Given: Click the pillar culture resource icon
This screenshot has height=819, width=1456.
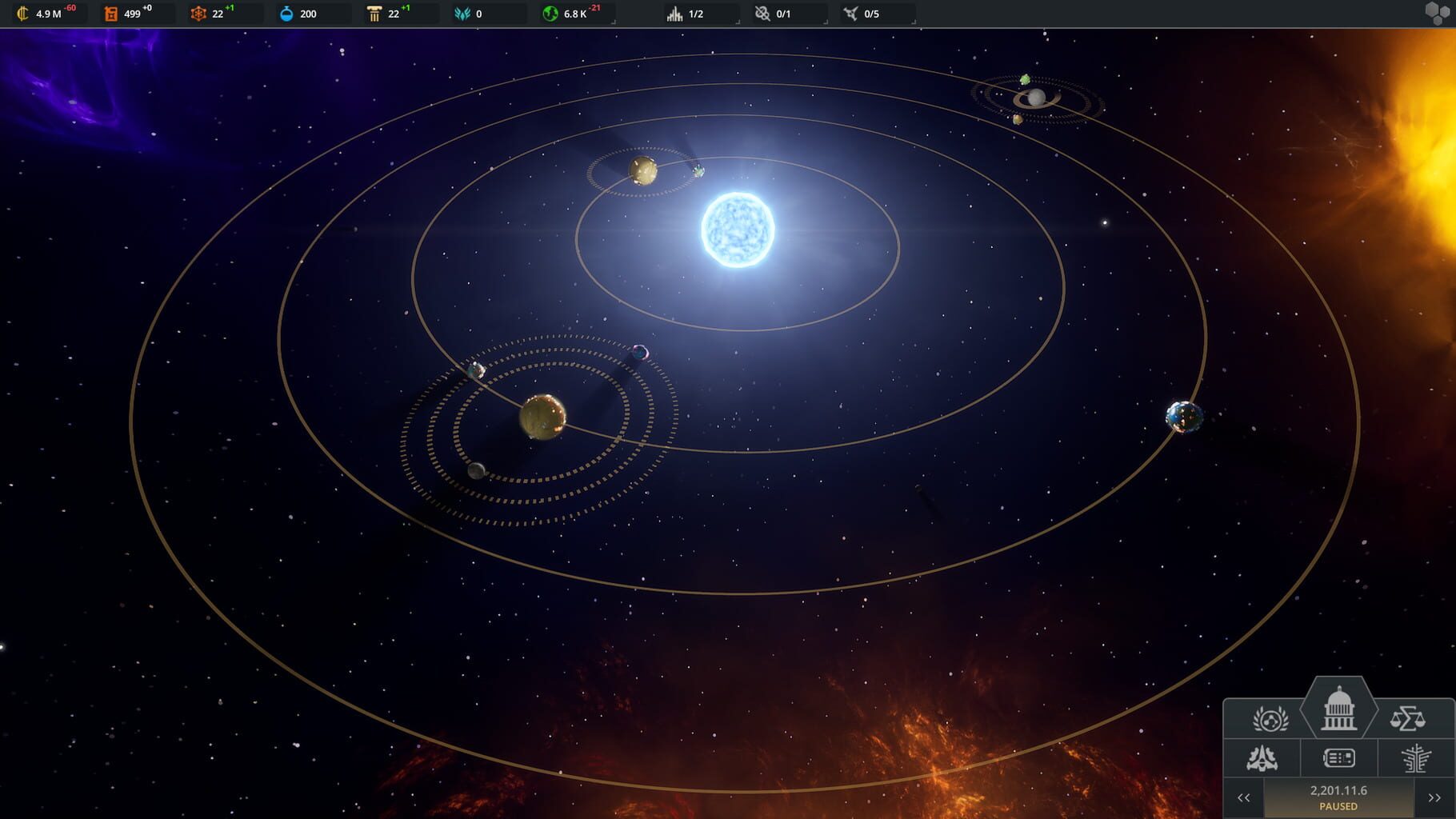Looking at the screenshot, I should (373, 13).
